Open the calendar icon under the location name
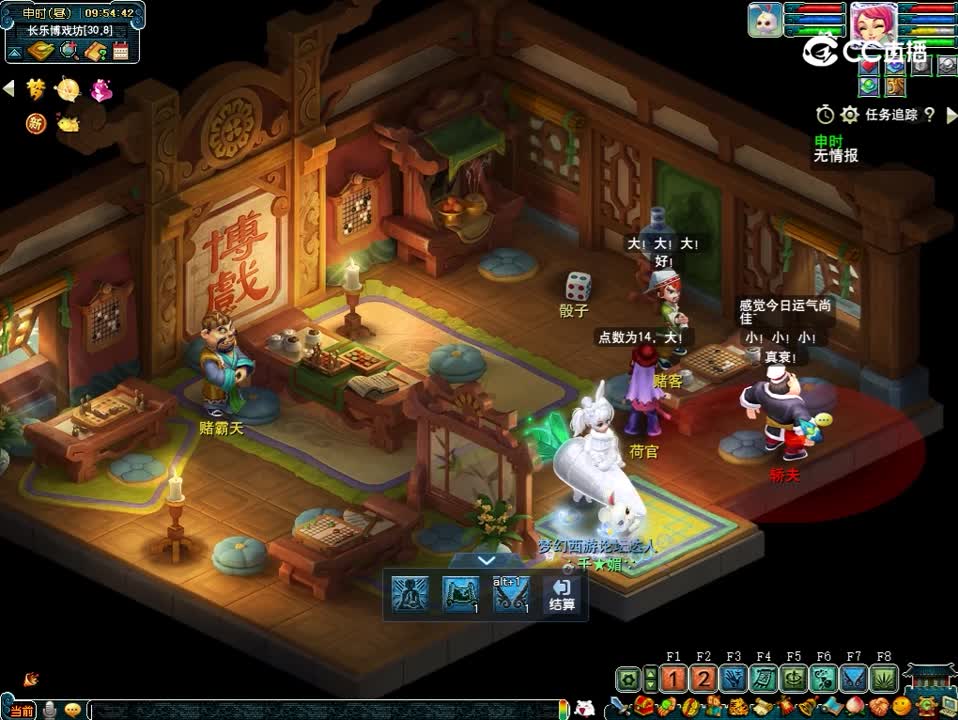This screenshot has width=958, height=720. point(121,51)
